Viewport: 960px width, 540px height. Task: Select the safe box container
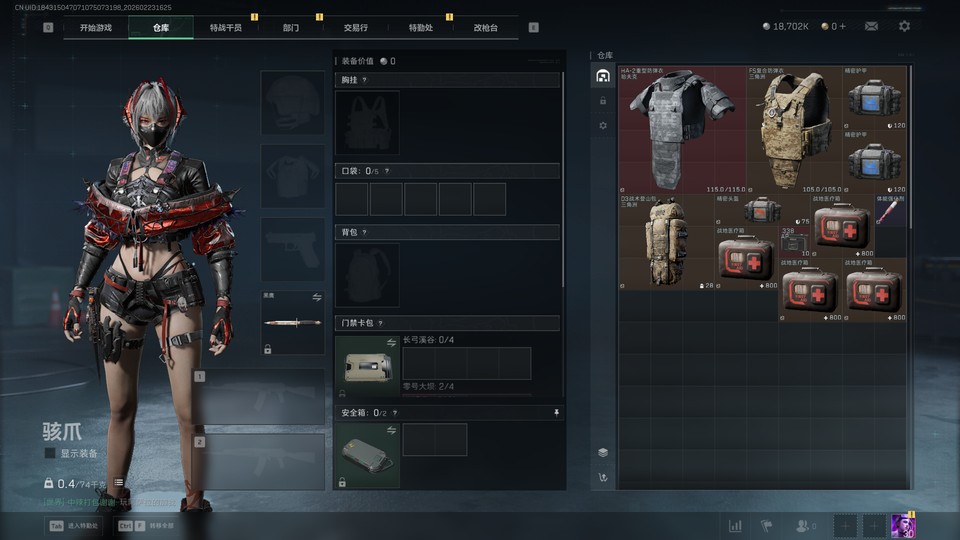point(367,455)
